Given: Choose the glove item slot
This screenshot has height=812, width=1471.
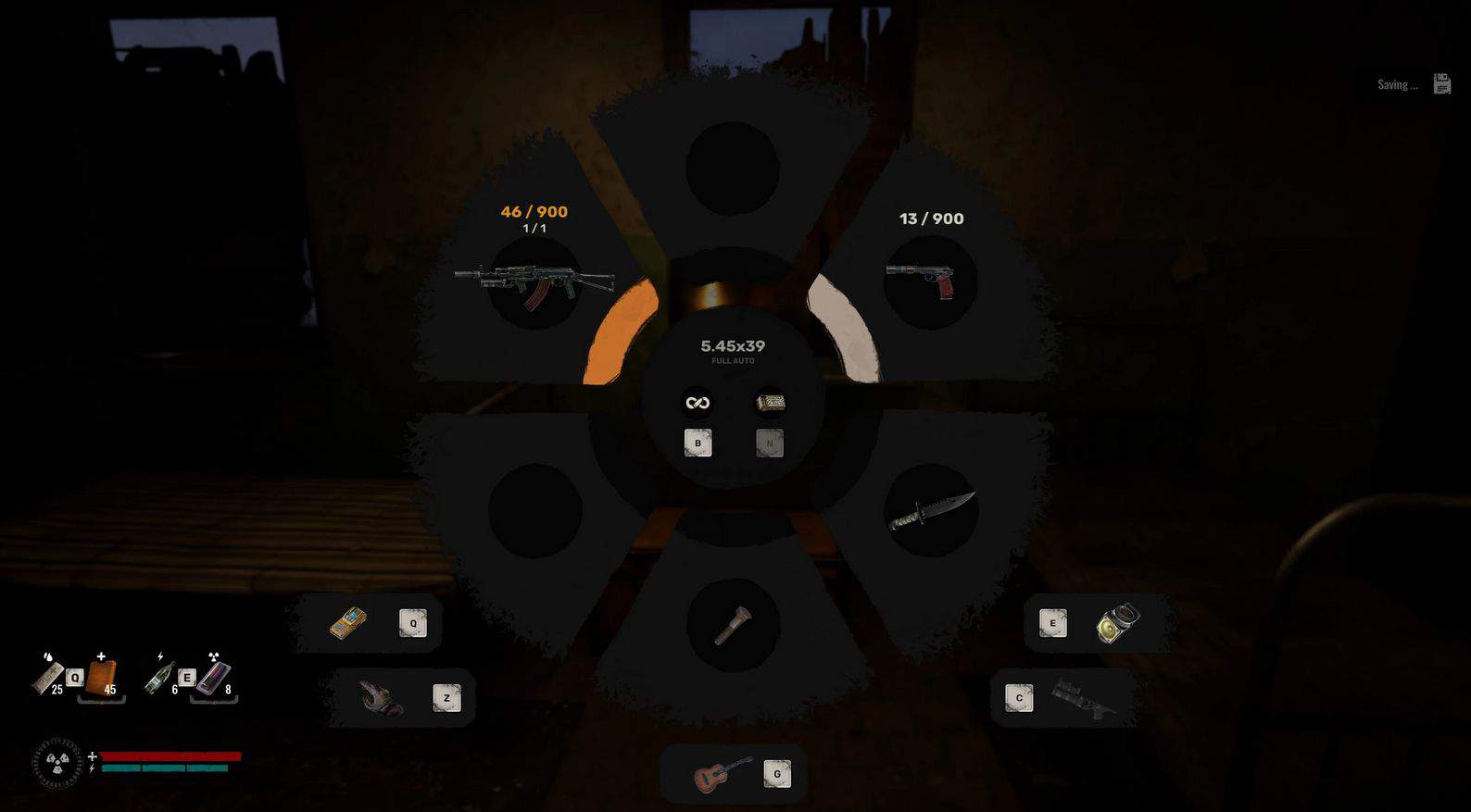Looking at the screenshot, I should click(x=381, y=697).
